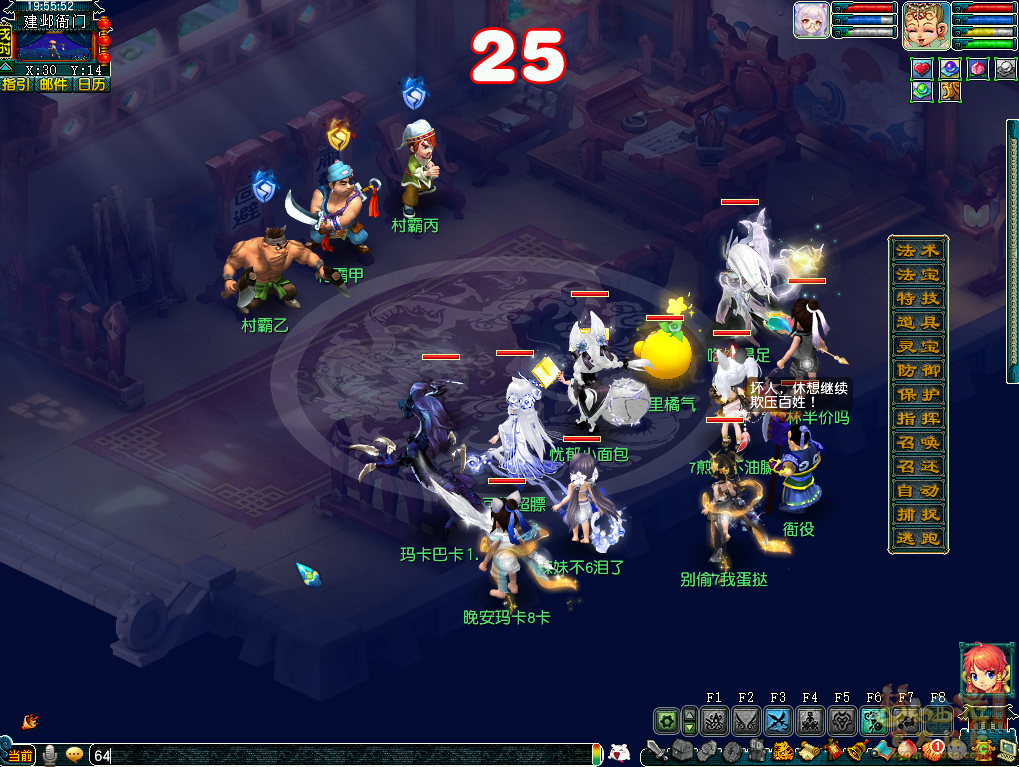Activate 自动 auto-battle
This screenshot has width=1019, height=767.
tap(917, 490)
